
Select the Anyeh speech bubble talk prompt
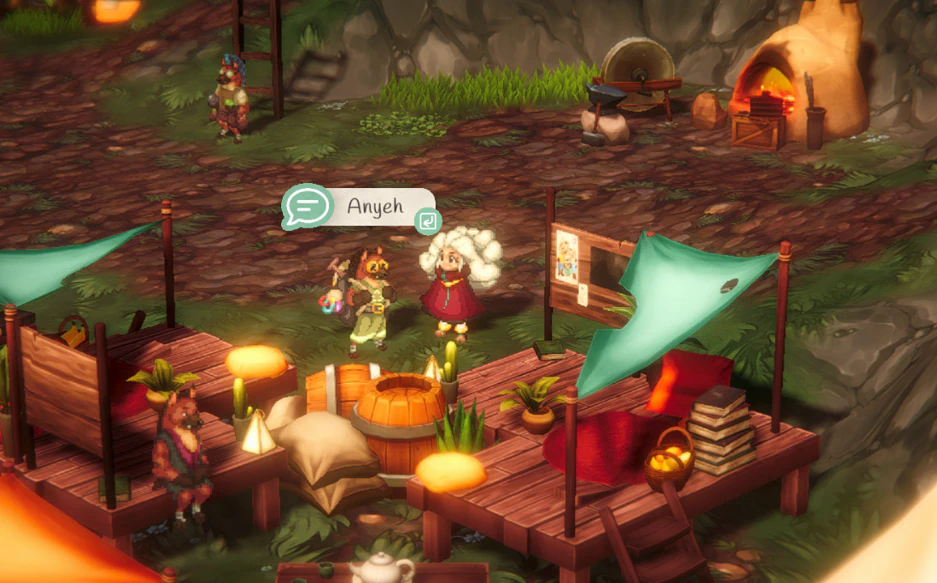[360, 207]
